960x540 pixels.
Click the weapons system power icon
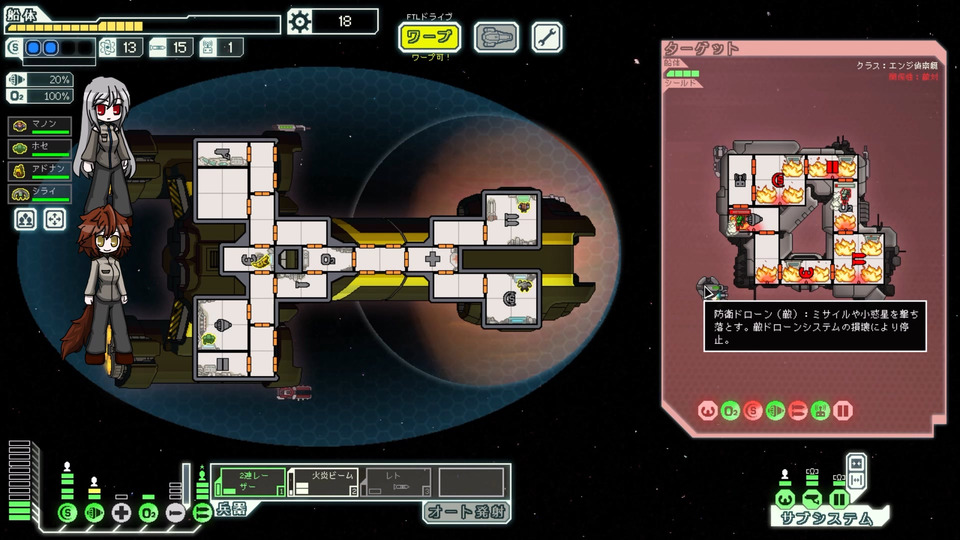[x=203, y=513]
